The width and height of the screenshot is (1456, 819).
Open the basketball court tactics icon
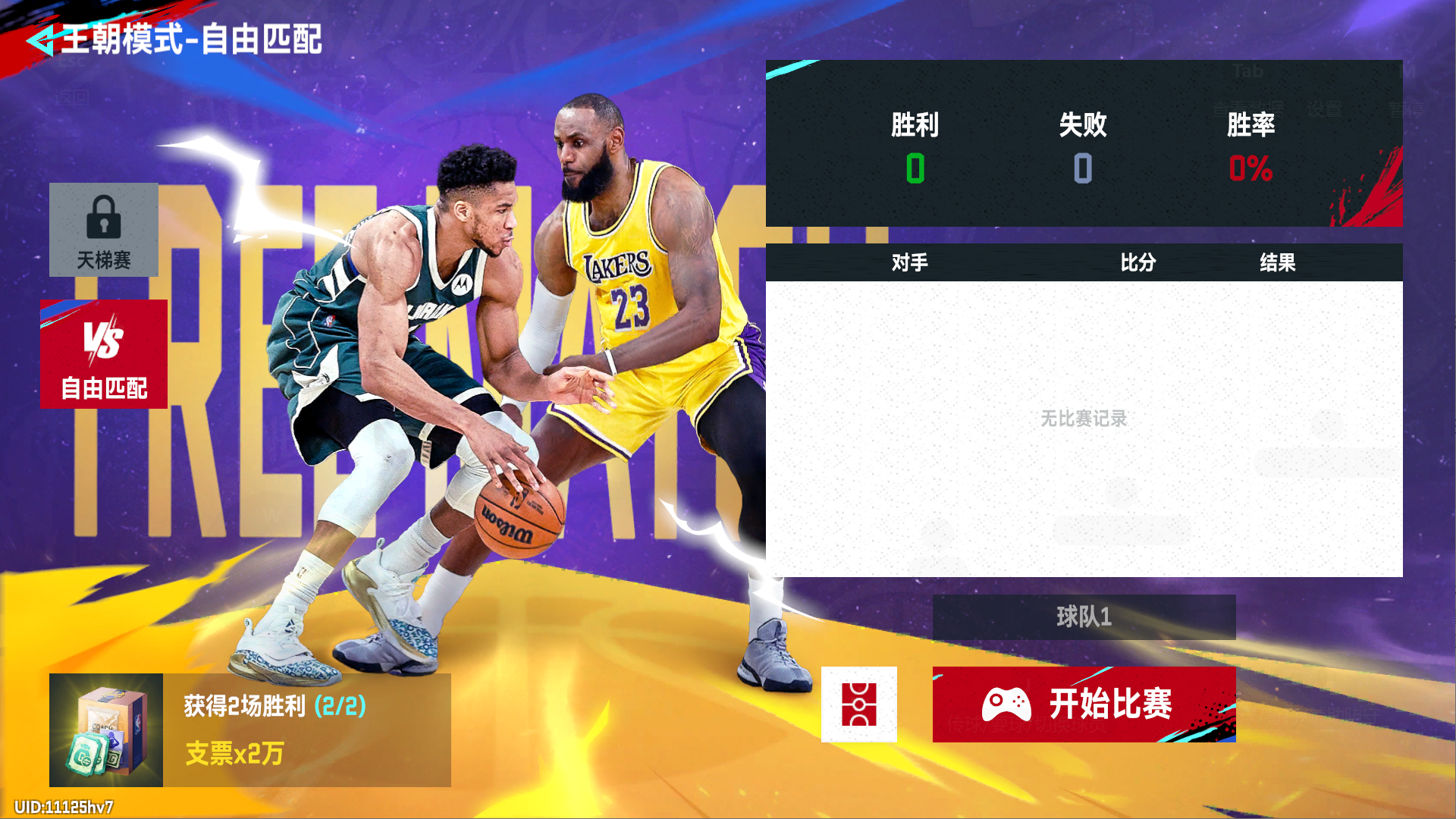[858, 704]
